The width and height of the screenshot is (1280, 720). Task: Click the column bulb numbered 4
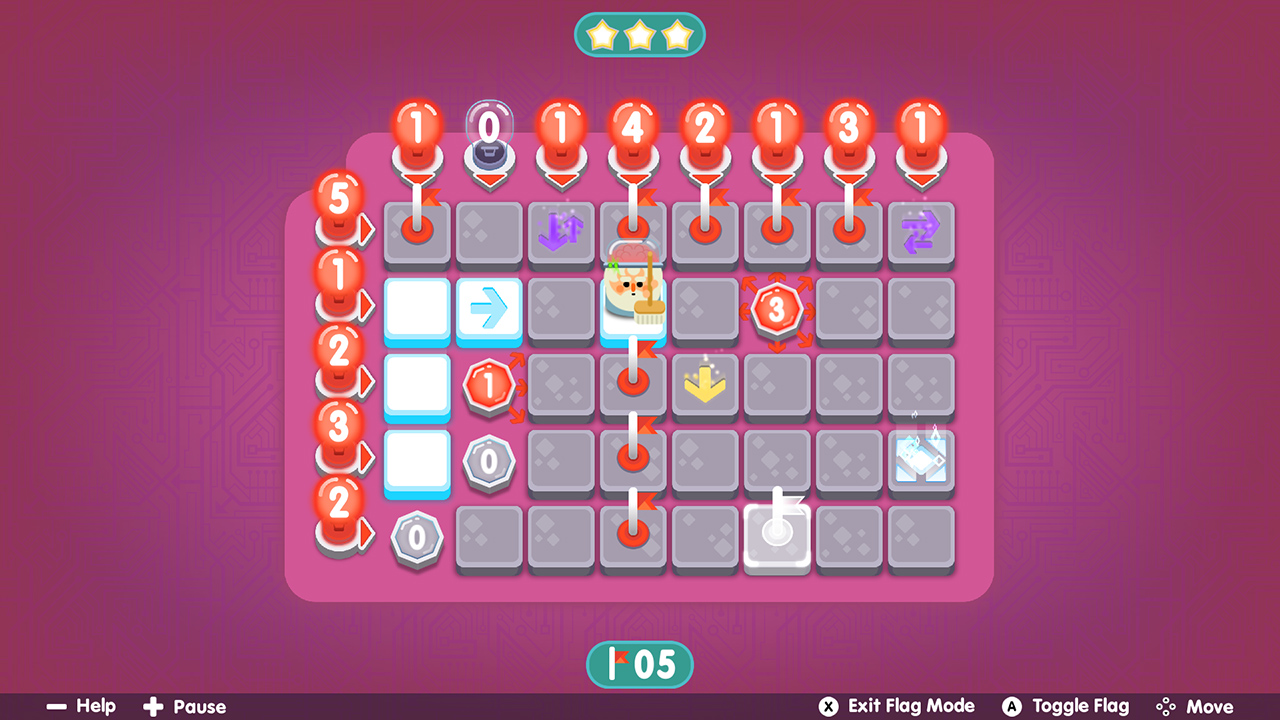pos(633,127)
